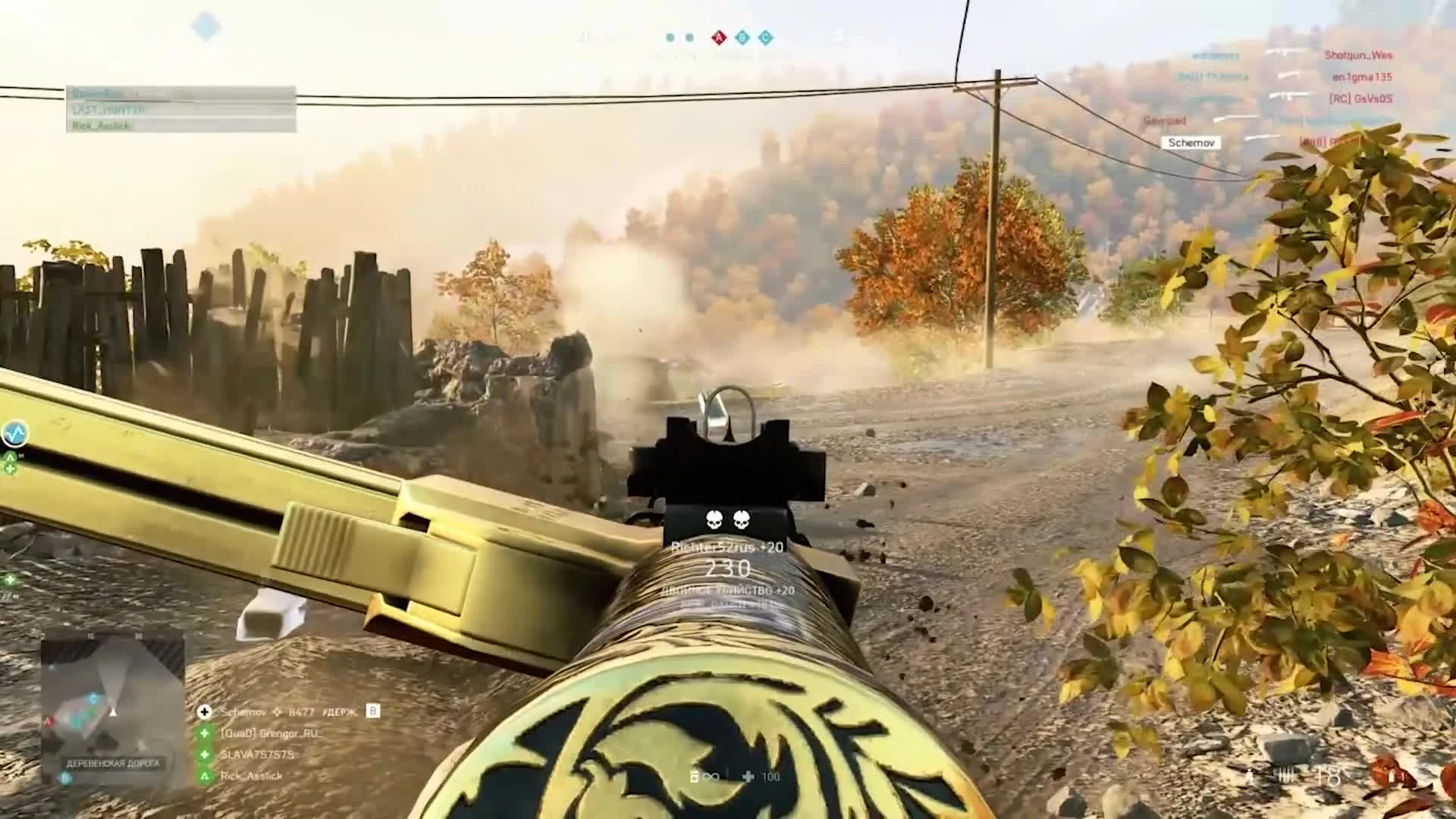Click the green plus beside Schernov squad entry
This screenshot has height=819, width=1456.
pyautogui.click(x=205, y=712)
